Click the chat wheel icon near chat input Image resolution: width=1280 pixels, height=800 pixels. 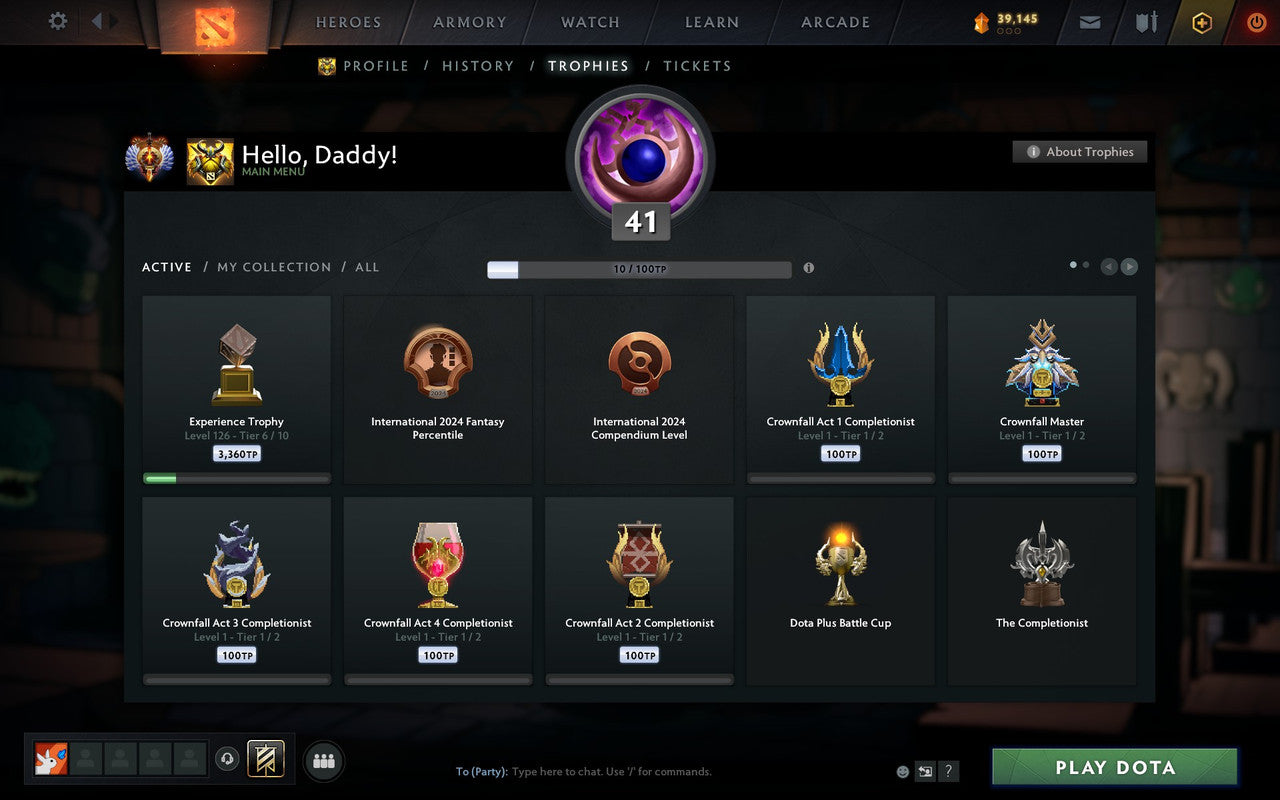(926, 771)
